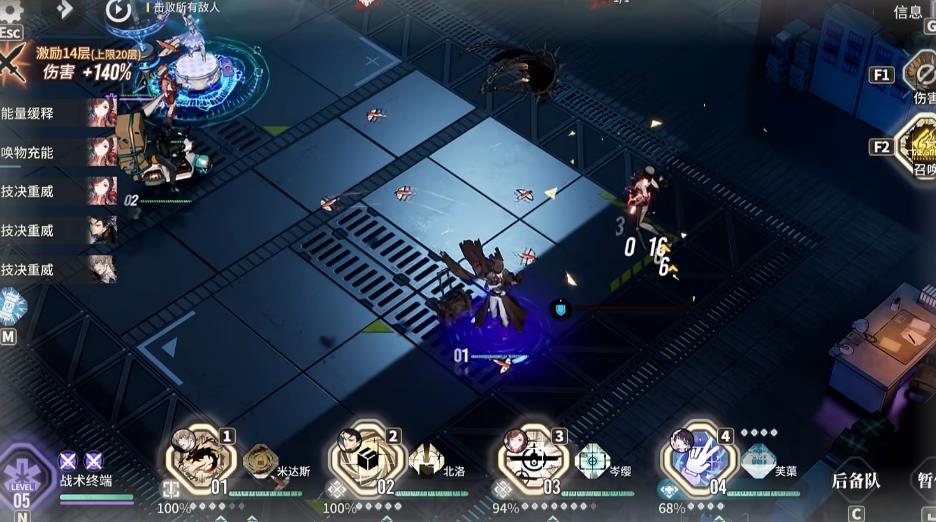Open the 信息 info panel
This screenshot has height=522, width=936.
[x=908, y=12]
